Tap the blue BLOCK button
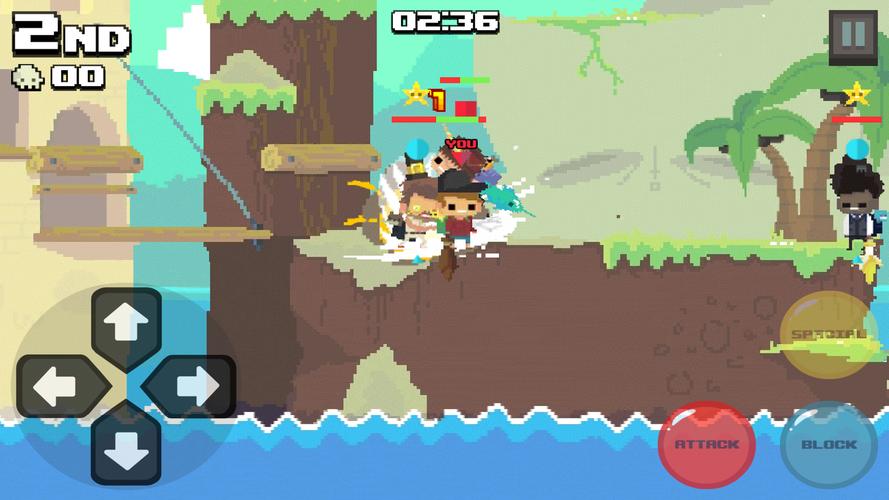 tap(828, 444)
